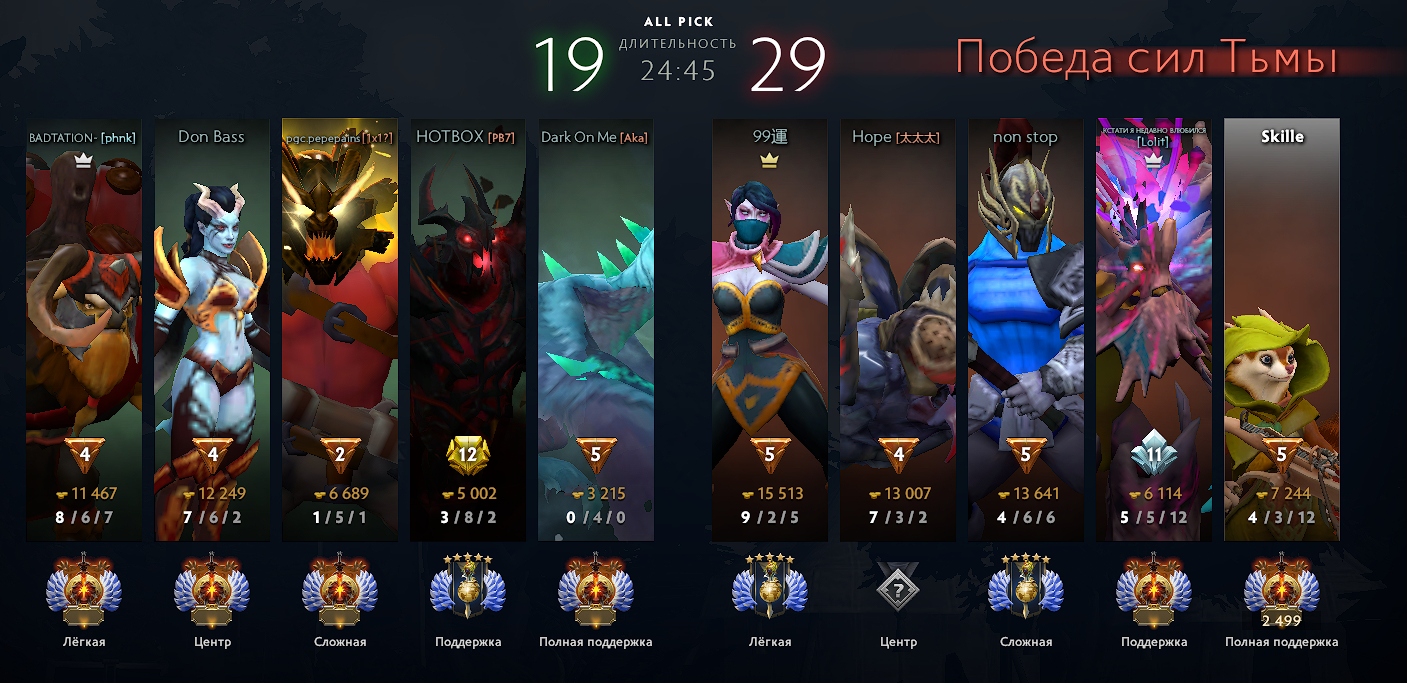Image resolution: width=1407 pixels, height=683 pixels.
Task: Select the Hope player card
Action: (x=898, y=330)
